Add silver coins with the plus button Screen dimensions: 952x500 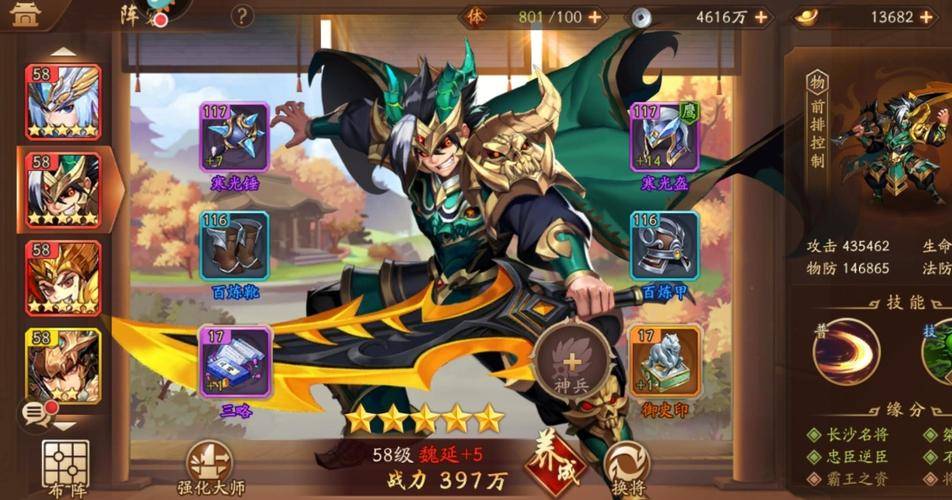coord(762,17)
